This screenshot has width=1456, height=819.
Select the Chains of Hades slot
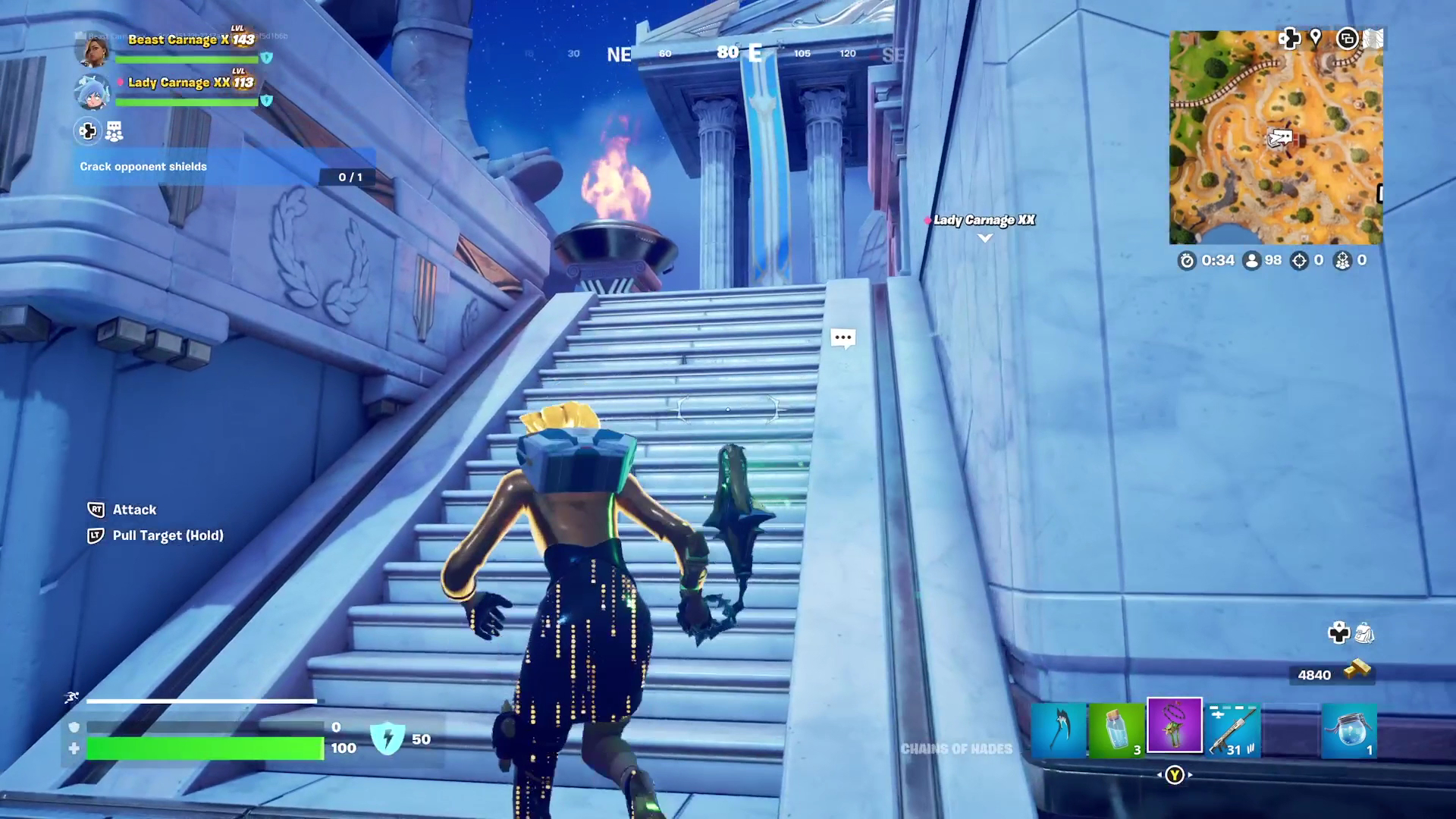pos(1175,726)
